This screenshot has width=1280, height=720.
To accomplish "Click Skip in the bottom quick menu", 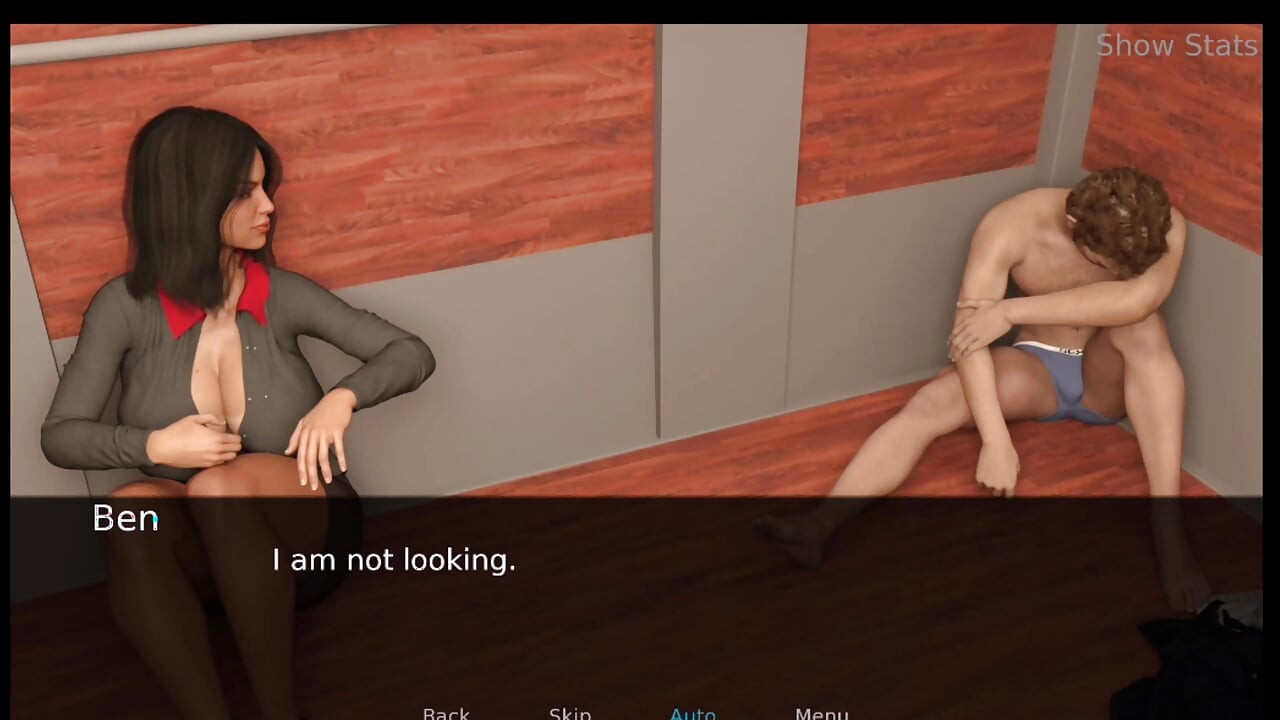I will 570,712.
